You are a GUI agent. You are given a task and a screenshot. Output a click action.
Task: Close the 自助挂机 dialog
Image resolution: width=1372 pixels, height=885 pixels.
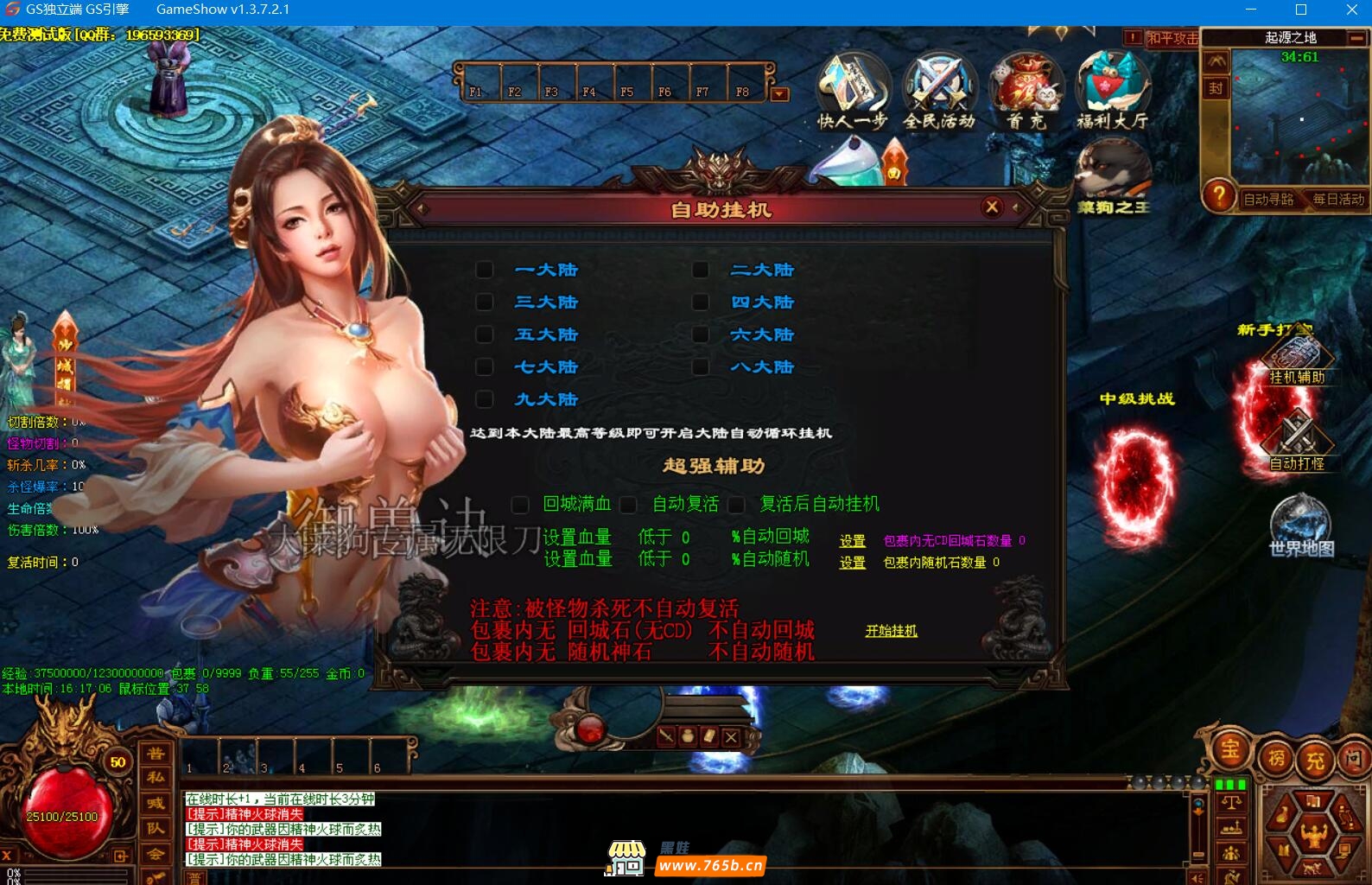point(992,207)
